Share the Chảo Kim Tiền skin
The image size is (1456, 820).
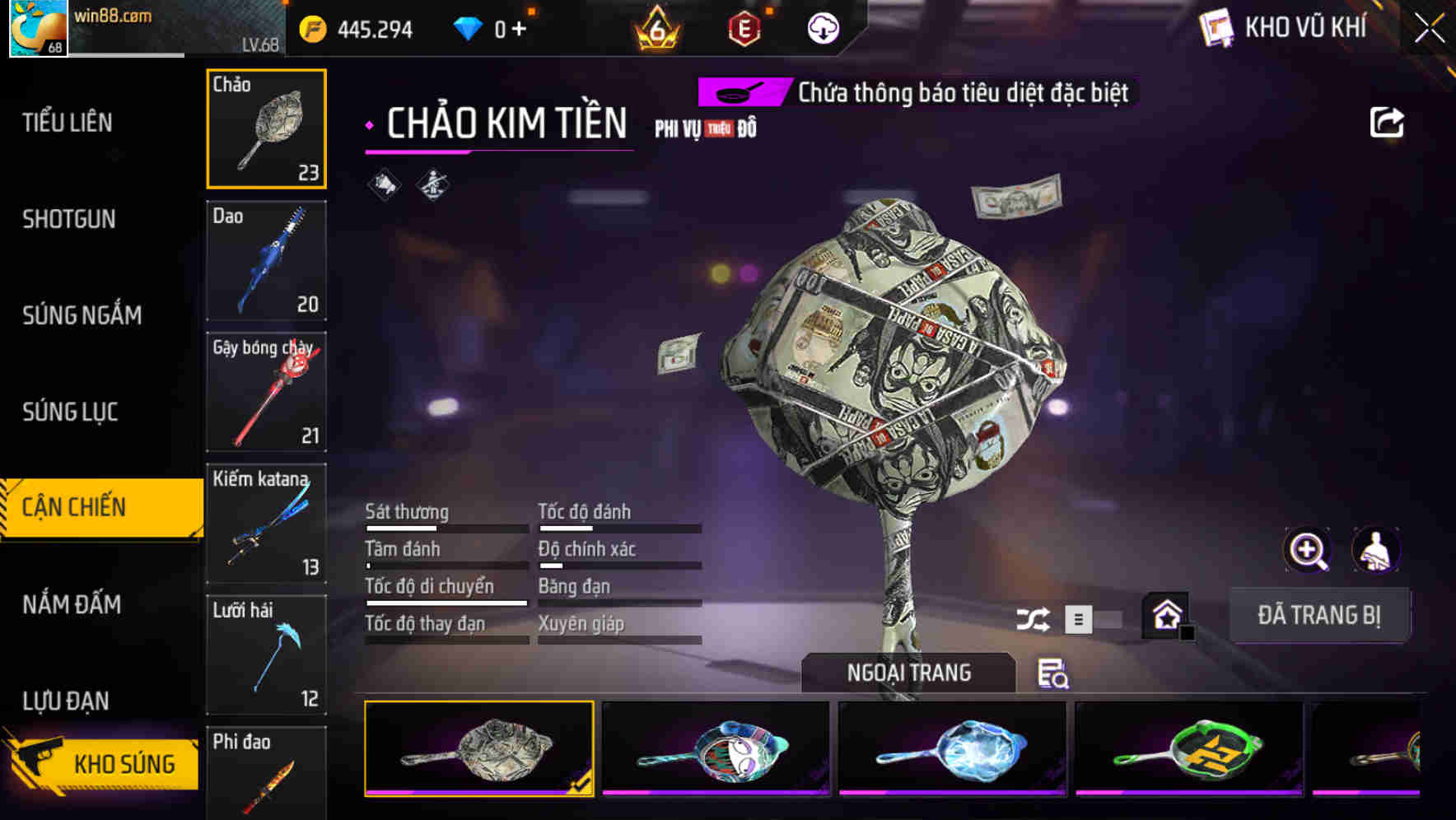[x=1386, y=123]
